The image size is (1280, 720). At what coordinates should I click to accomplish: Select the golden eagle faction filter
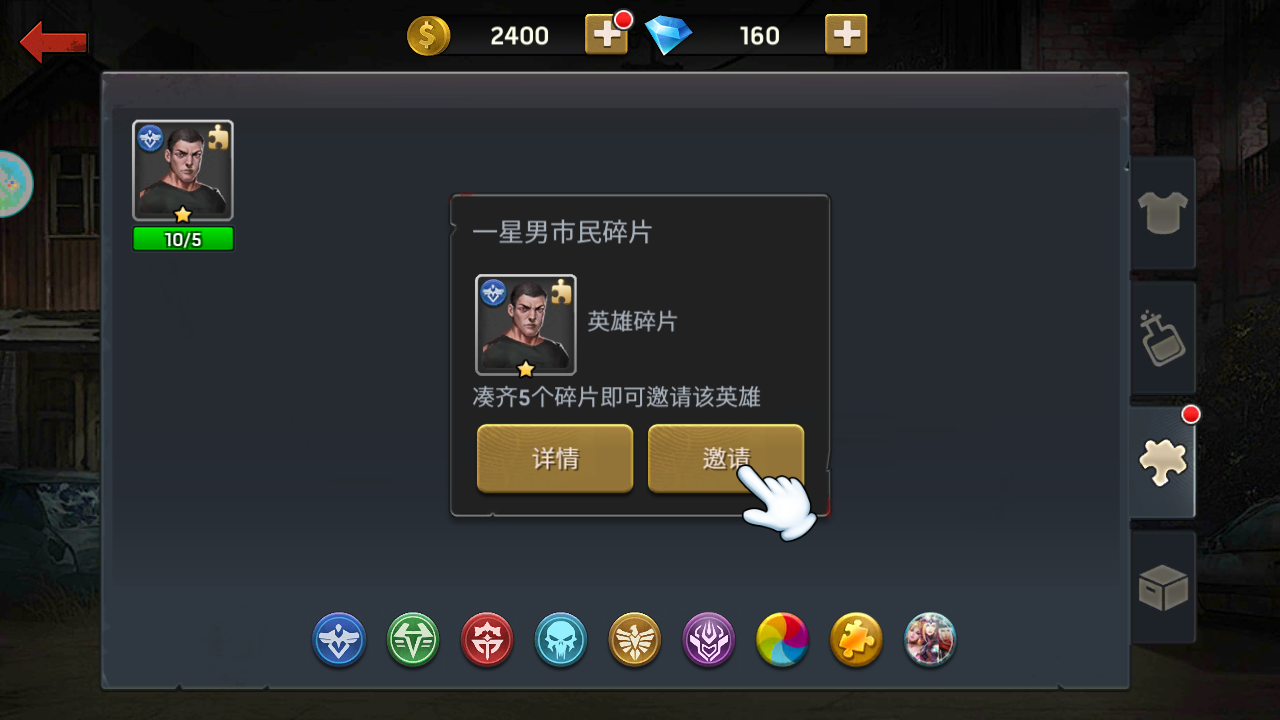(635, 640)
